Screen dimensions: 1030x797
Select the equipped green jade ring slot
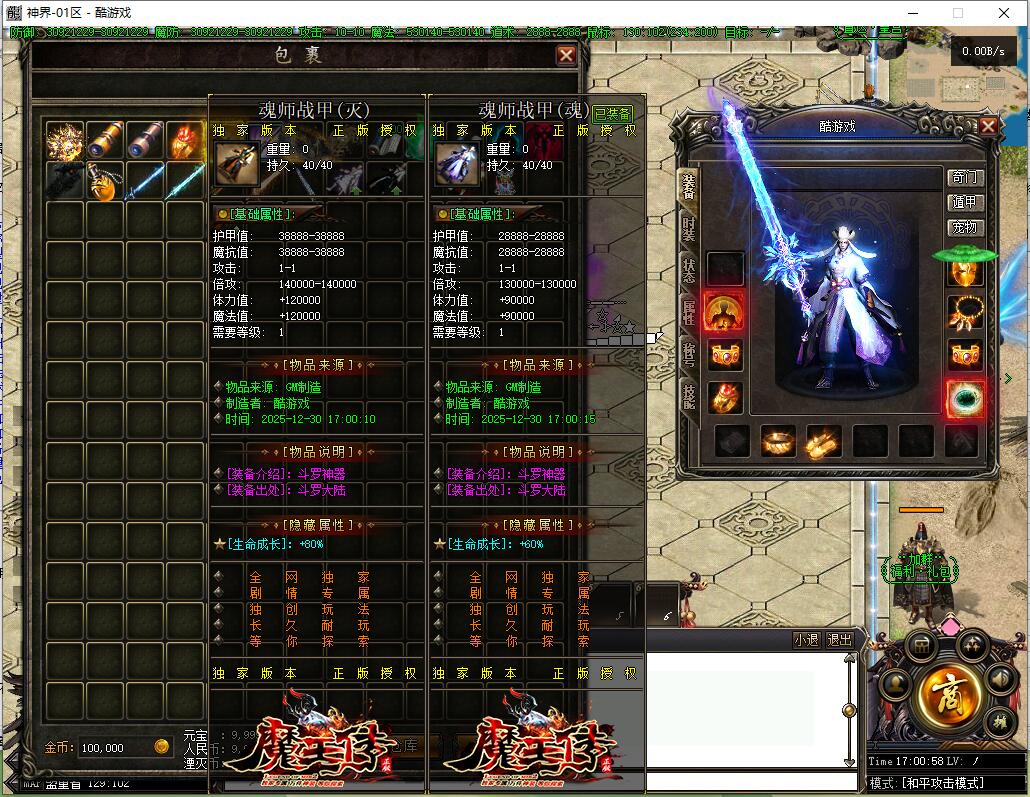tap(965, 398)
